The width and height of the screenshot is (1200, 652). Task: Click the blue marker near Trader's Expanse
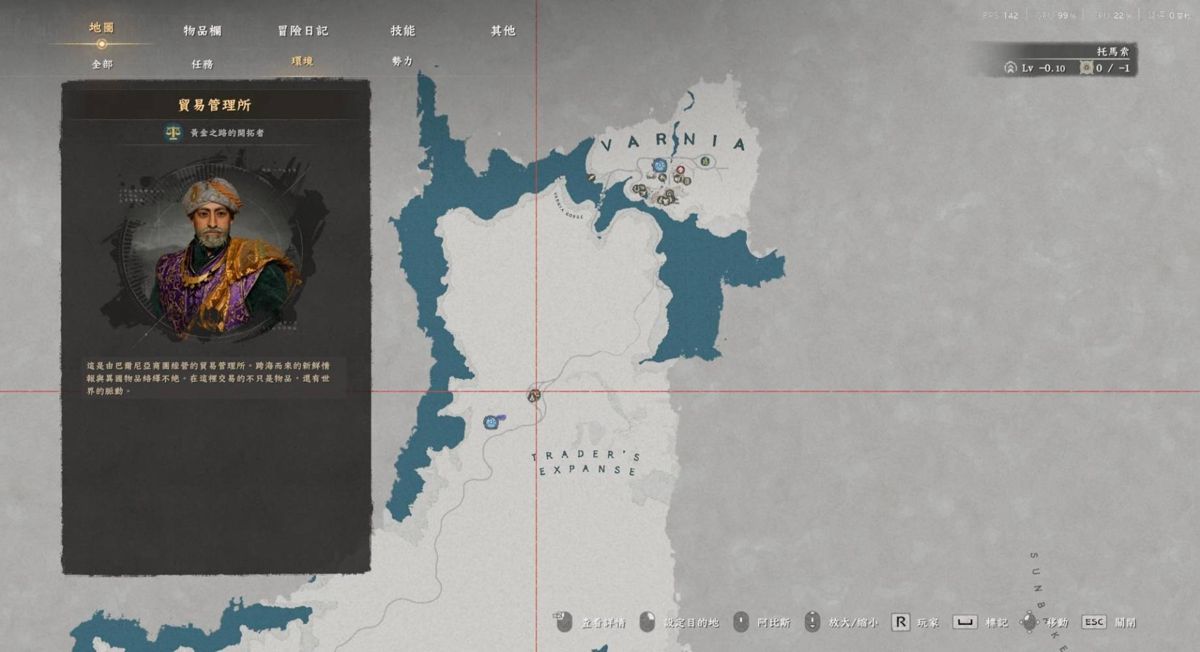(x=491, y=422)
